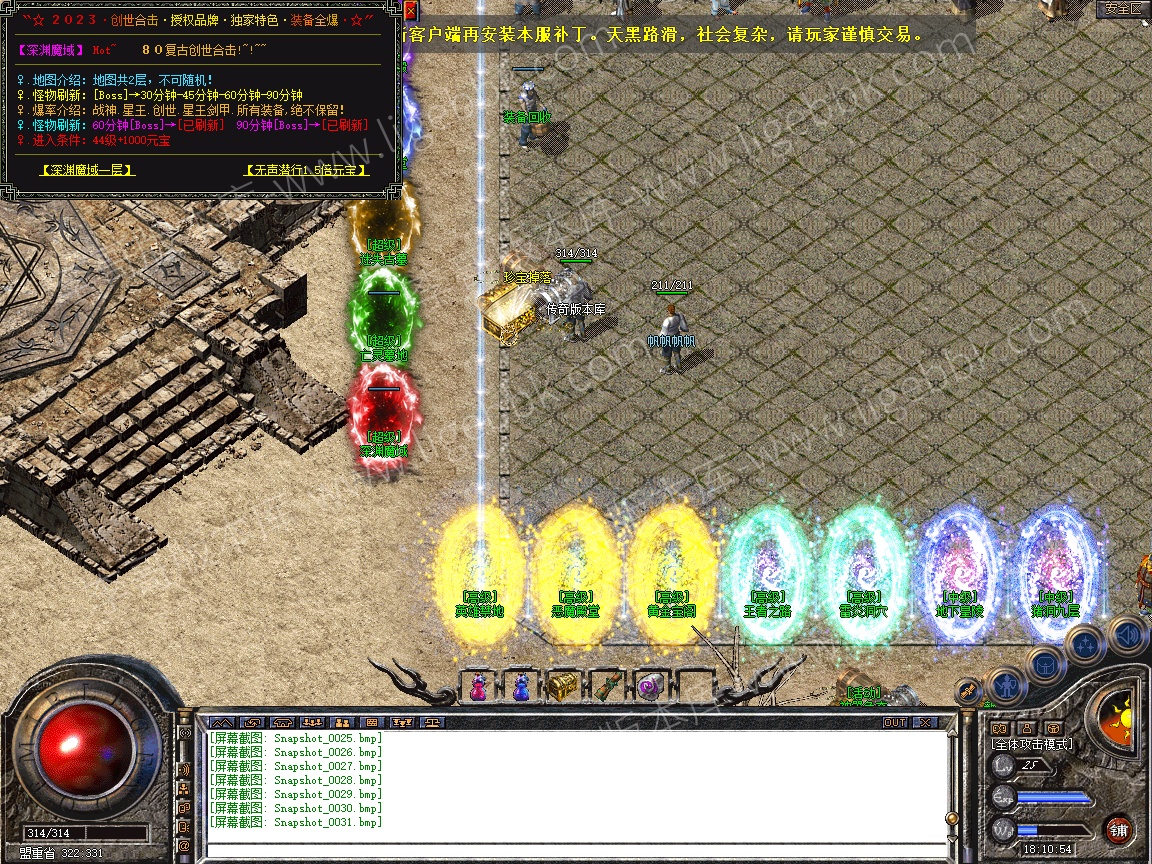Use the red potion in the hotbar
The image size is (1152, 864).
(x=479, y=686)
